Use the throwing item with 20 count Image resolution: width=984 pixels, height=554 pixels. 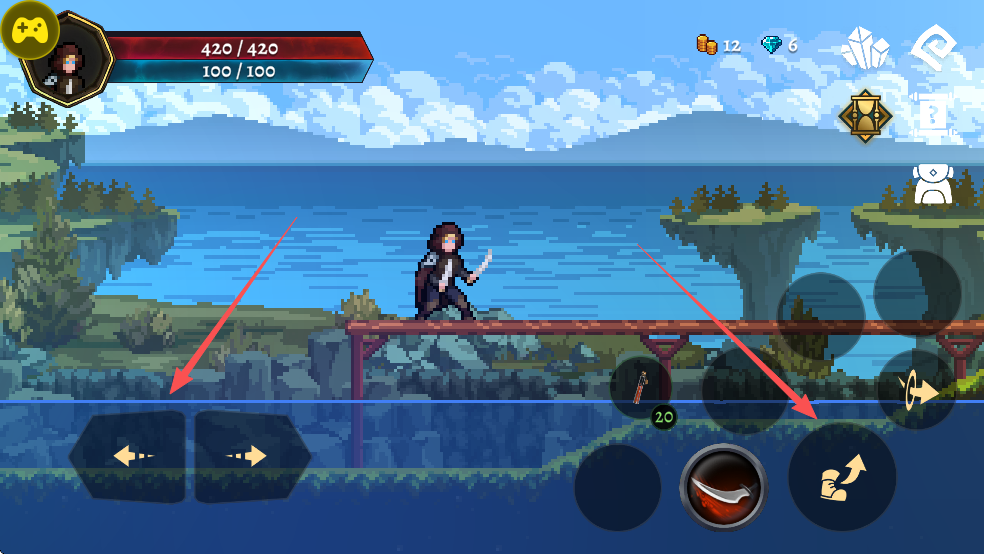point(641,387)
